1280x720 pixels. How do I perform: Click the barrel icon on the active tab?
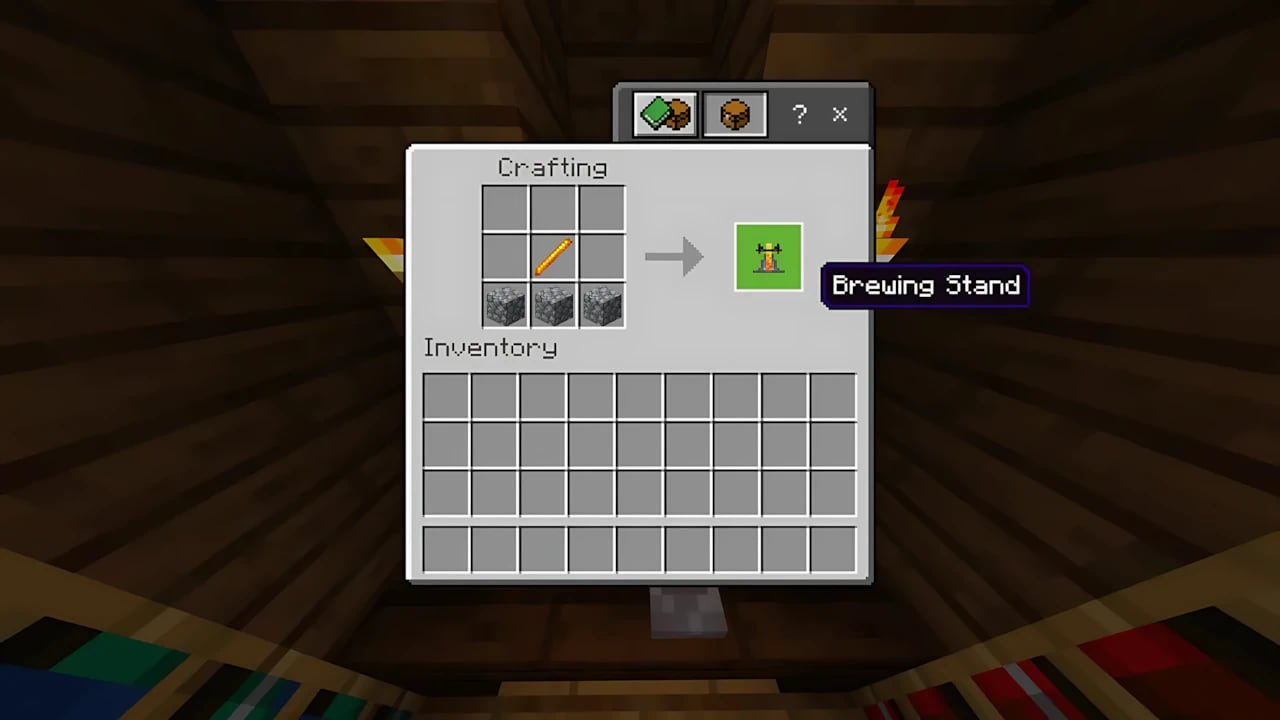click(735, 113)
